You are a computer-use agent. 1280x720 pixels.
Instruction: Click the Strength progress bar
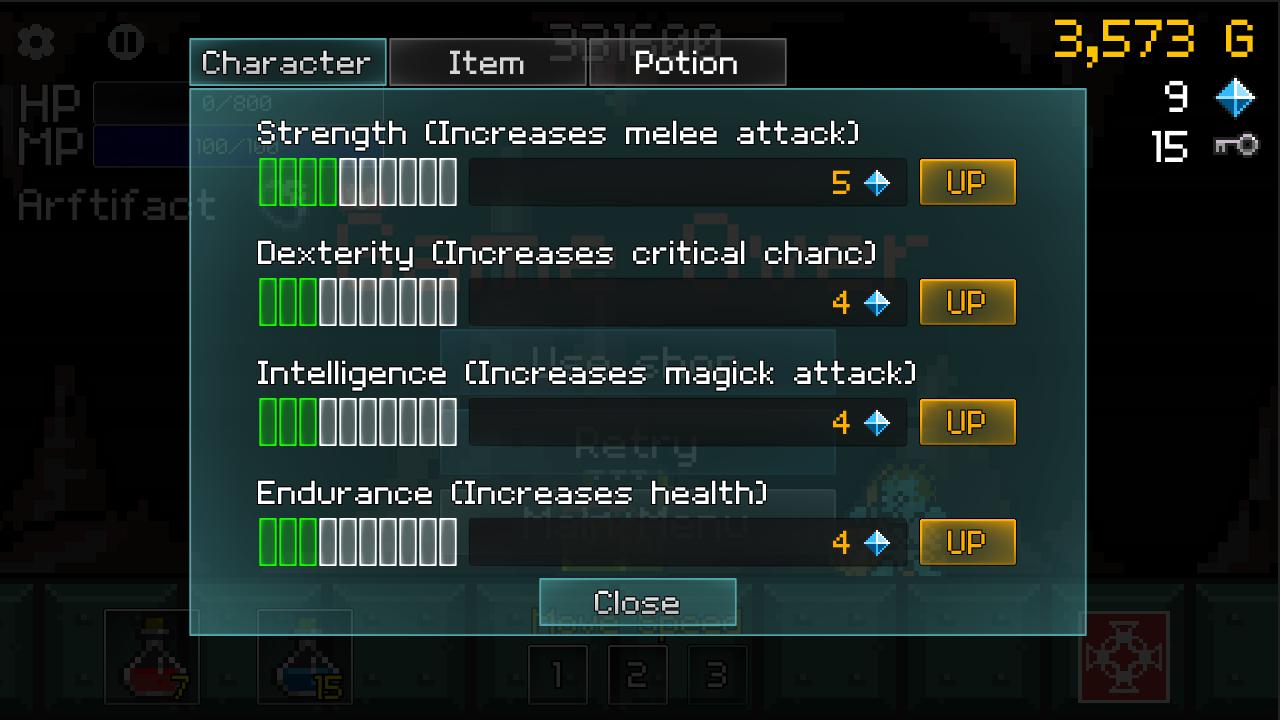(355, 181)
